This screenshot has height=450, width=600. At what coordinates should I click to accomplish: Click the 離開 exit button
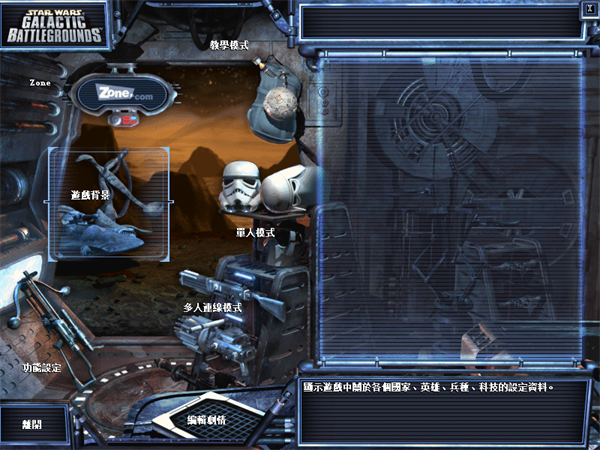34,424
